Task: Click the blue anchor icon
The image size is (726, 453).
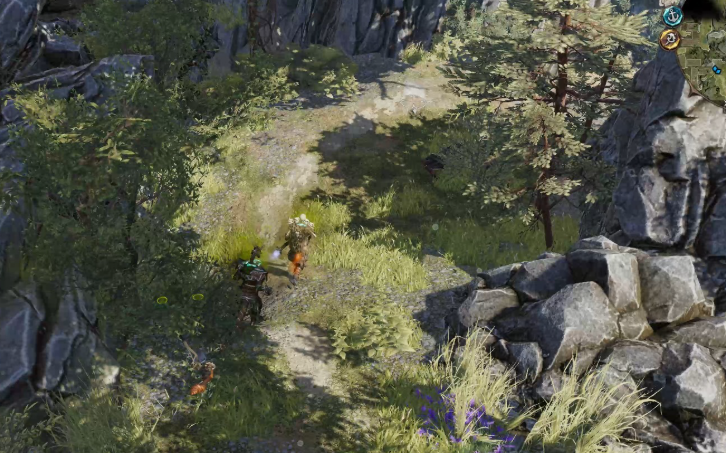Action: (x=673, y=16)
